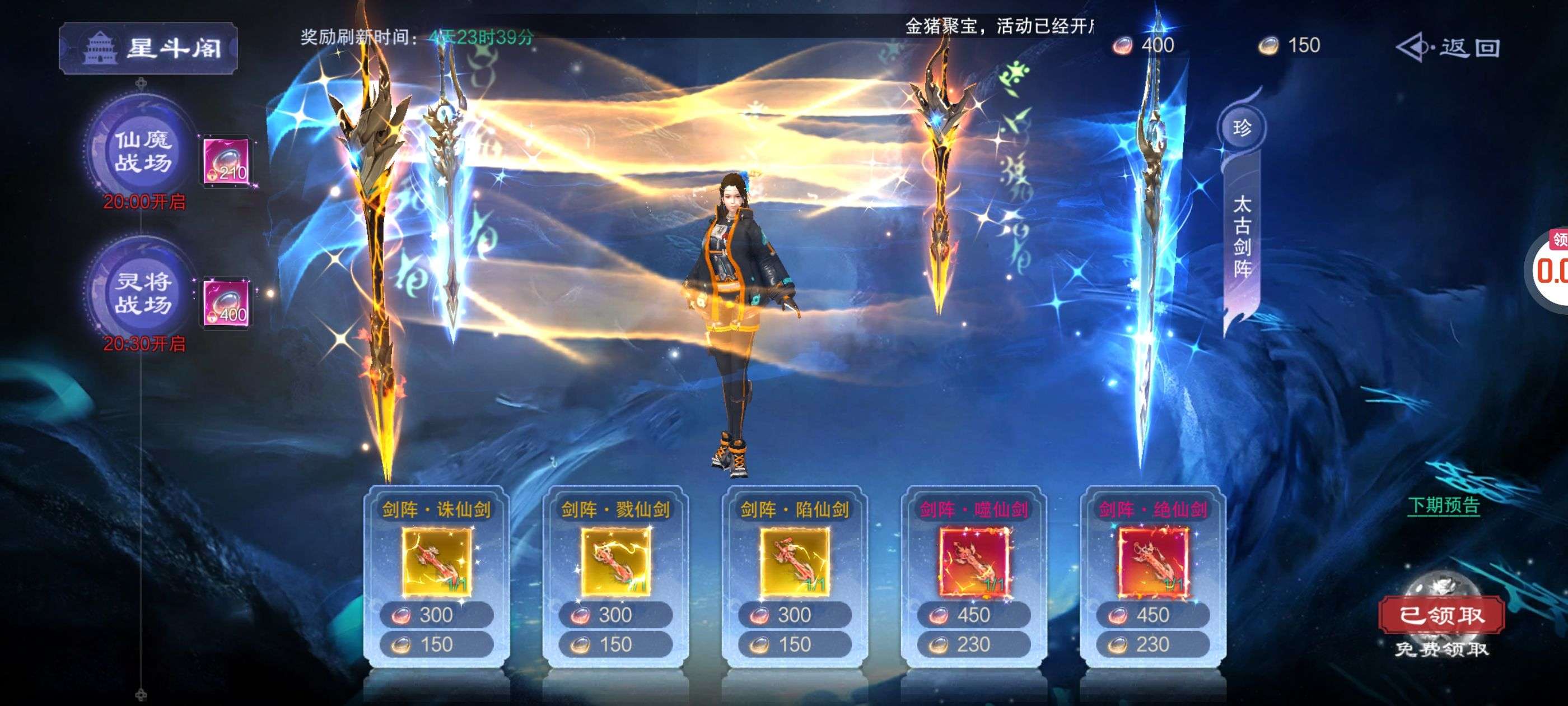Screen dimensions: 1568x706
Task: Open the 灵将战场 battlefield entry
Action: [x=144, y=293]
